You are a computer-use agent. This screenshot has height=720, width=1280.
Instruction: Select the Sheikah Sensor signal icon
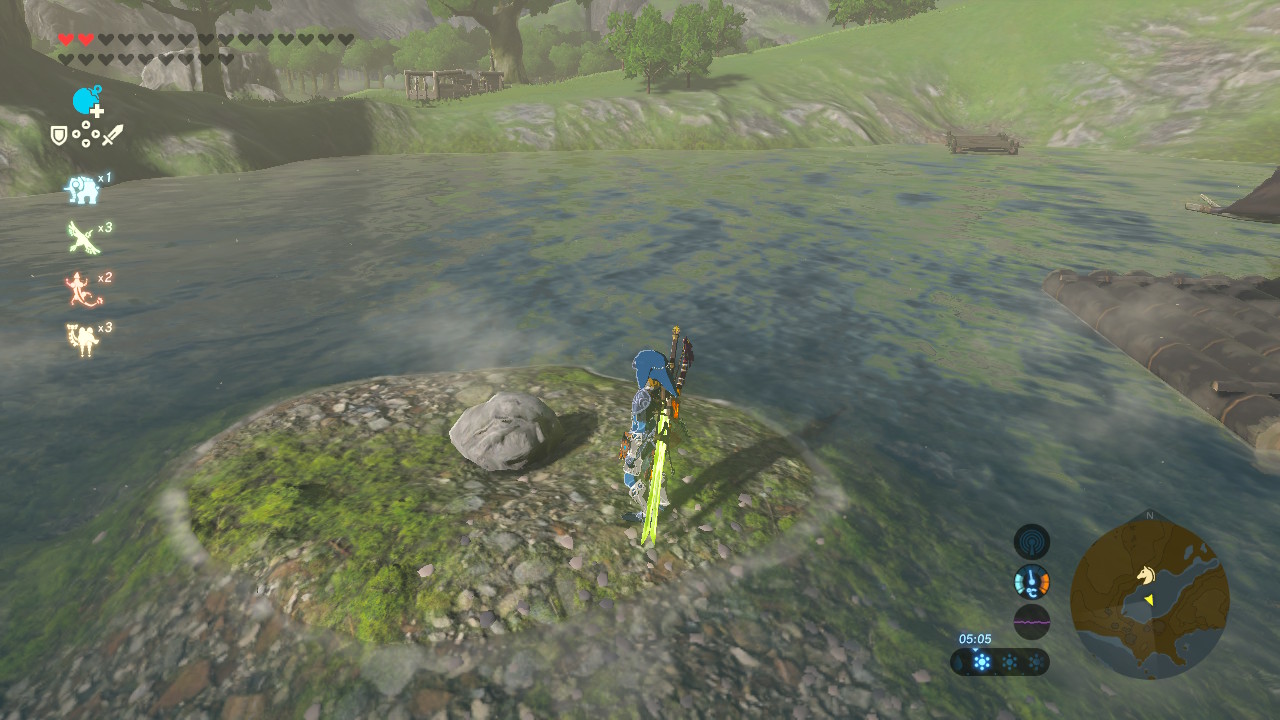[x=1031, y=542]
